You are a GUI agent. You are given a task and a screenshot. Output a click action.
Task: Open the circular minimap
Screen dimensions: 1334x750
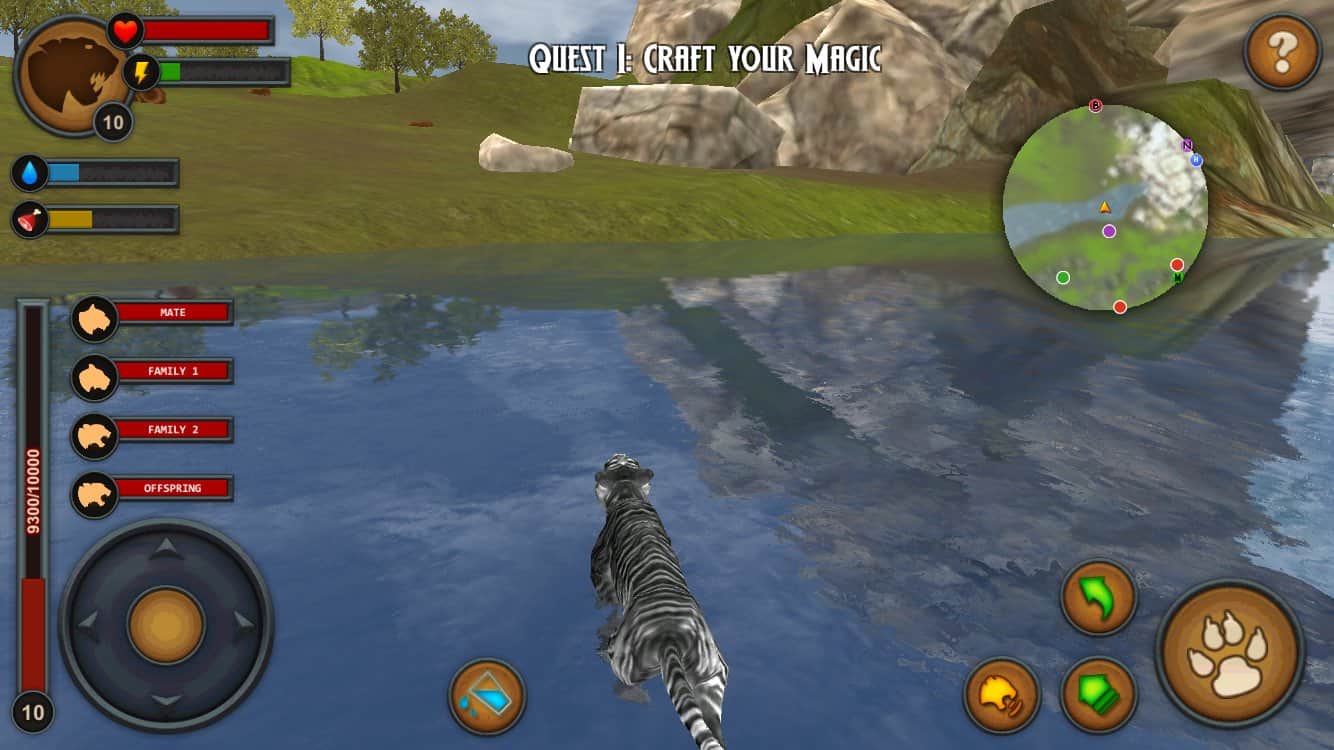pyautogui.click(x=1105, y=207)
